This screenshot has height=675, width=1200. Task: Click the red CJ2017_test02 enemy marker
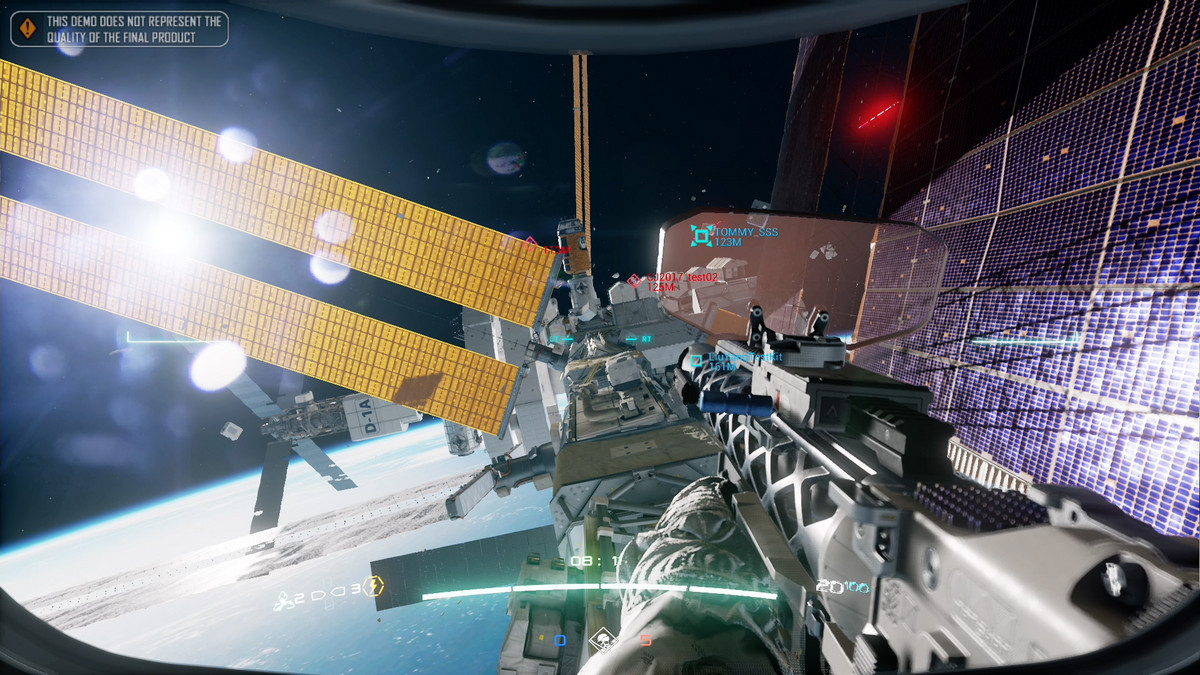(635, 281)
